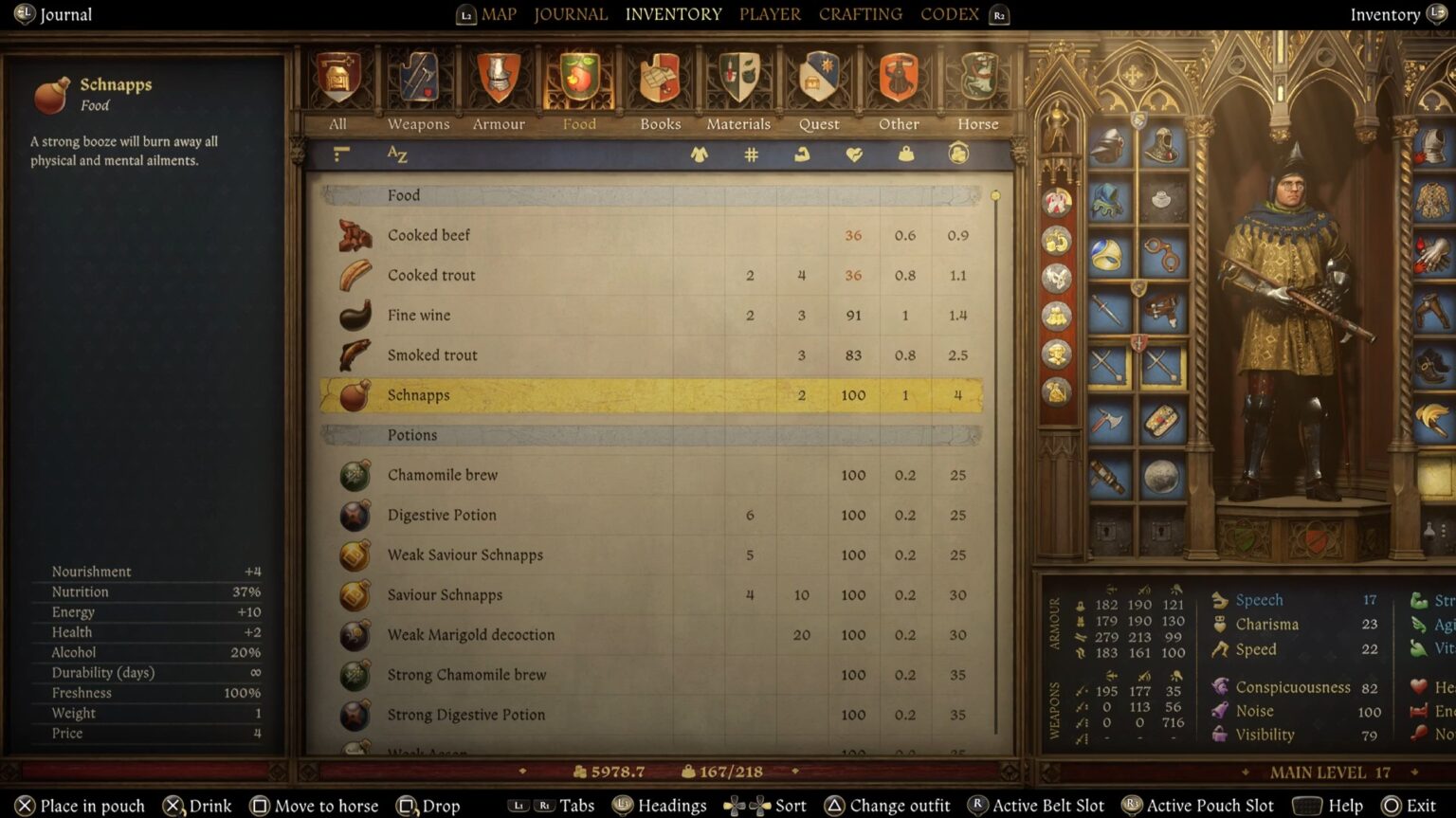
Task: Expand the Weapons stats panel label
Action: point(1054,713)
